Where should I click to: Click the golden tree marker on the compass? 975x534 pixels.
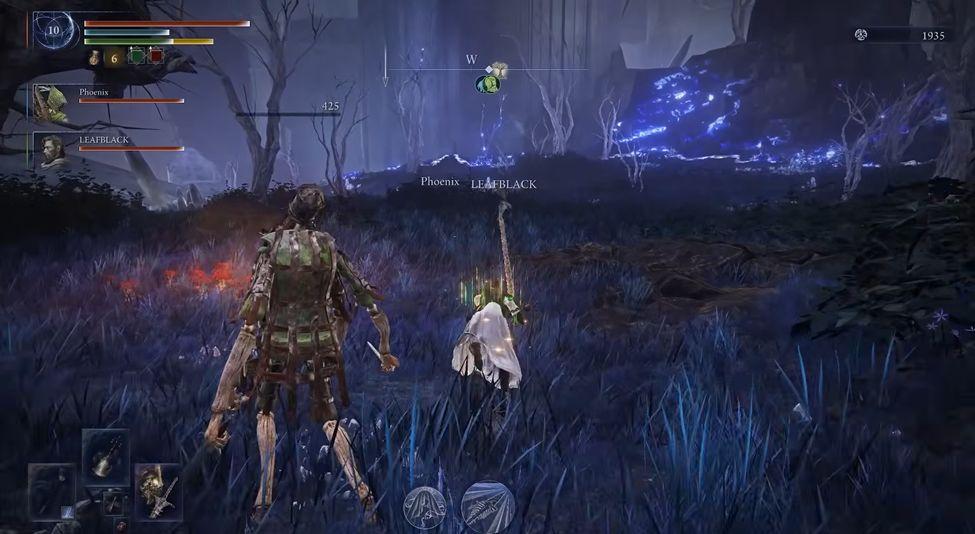tap(497, 71)
